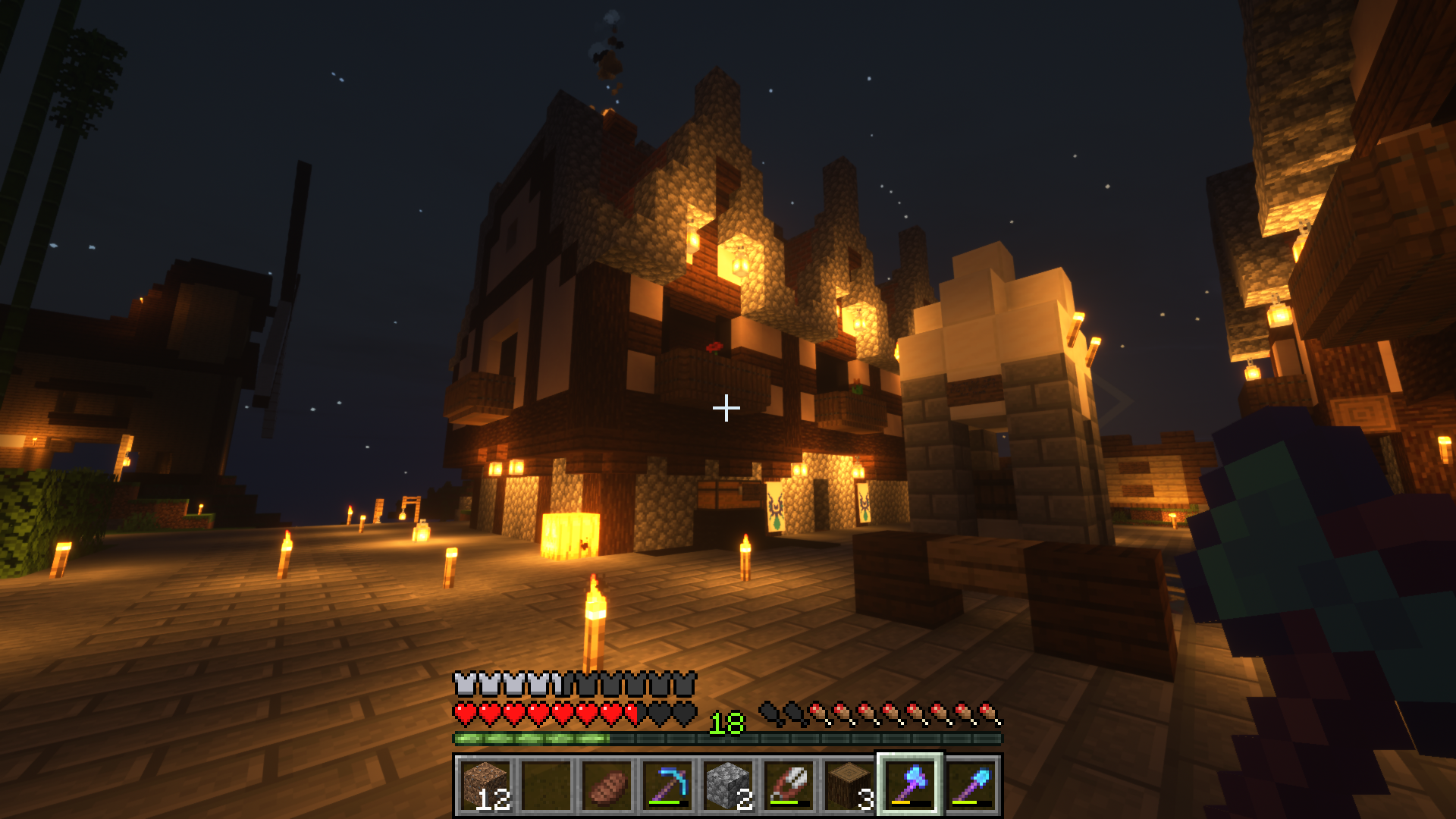The width and height of the screenshot is (1456, 819).
Task: Select the dirt block stack slot
Action: click(485, 785)
